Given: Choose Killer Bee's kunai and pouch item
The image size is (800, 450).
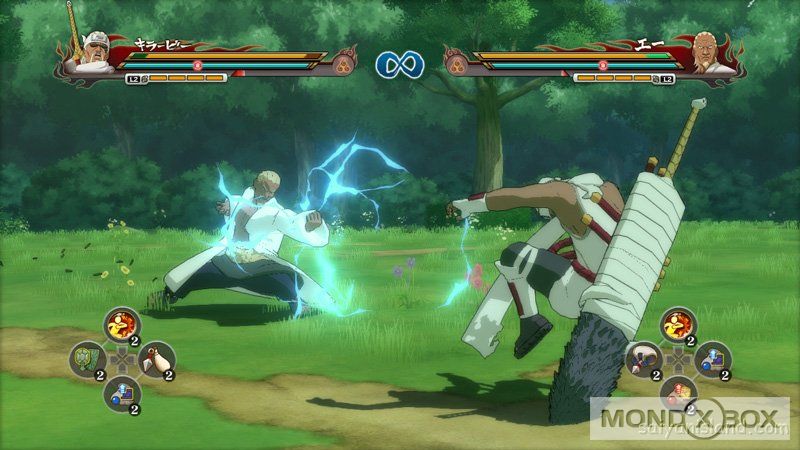Looking at the screenshot, I should tap(156, 358).
